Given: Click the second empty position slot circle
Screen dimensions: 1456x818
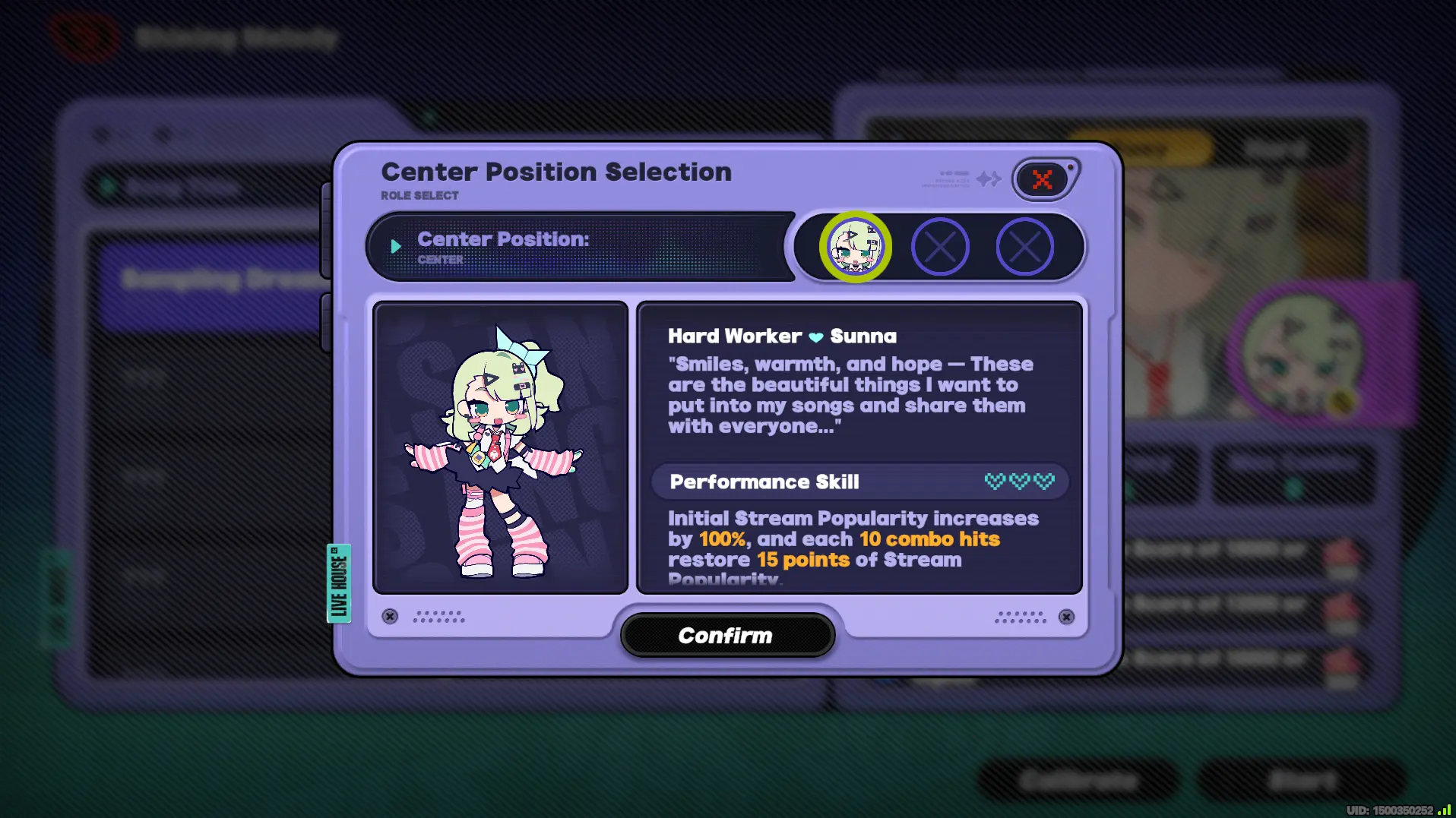Looking at the screenshot, I should (940, 247).
